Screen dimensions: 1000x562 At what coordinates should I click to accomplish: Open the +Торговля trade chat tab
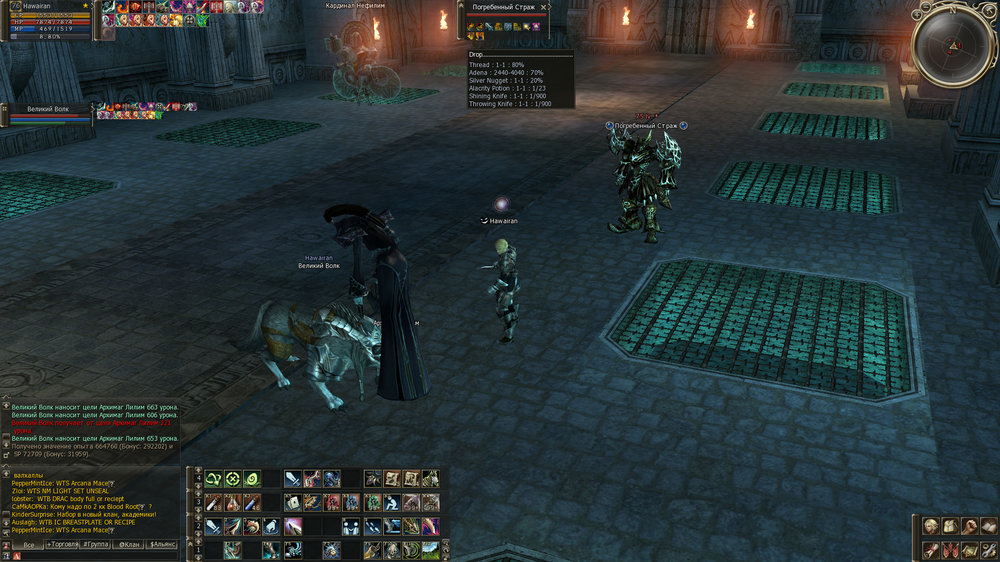[x=62, y=544]
